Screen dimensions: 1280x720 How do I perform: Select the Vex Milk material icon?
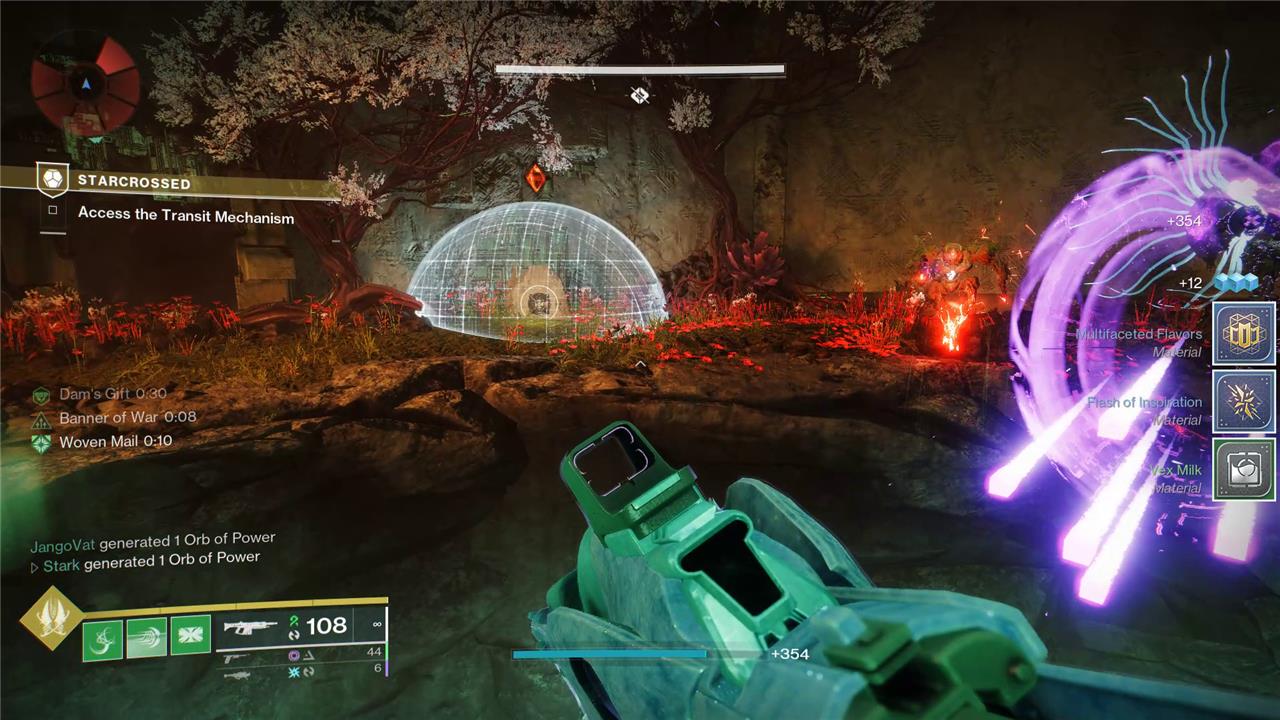[x=1243, y=470]
